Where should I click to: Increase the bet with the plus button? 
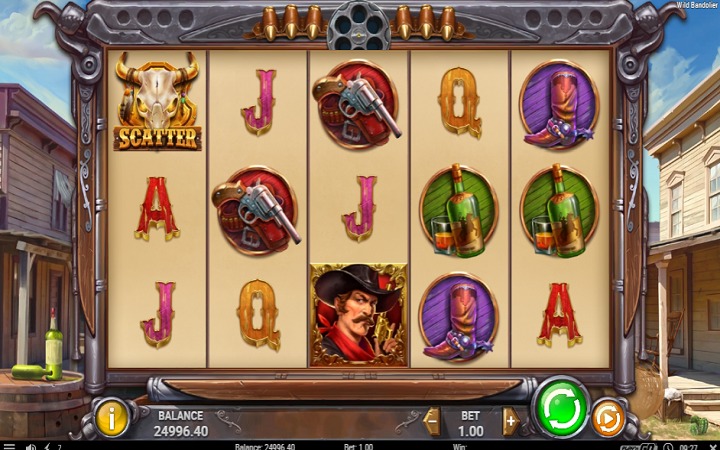510,421
